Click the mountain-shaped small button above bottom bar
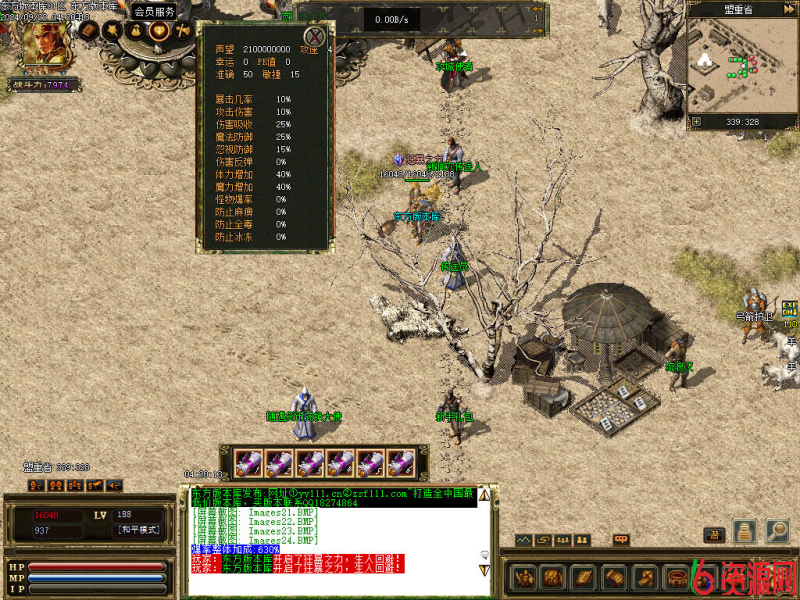 [523, 540]
